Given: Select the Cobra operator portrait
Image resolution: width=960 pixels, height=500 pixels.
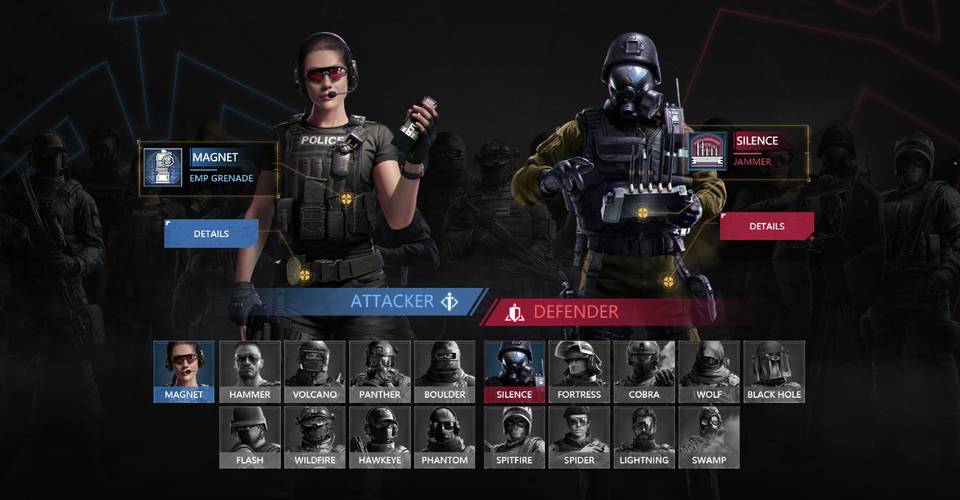Looking at the screenshot, I should tap(644, 371).
